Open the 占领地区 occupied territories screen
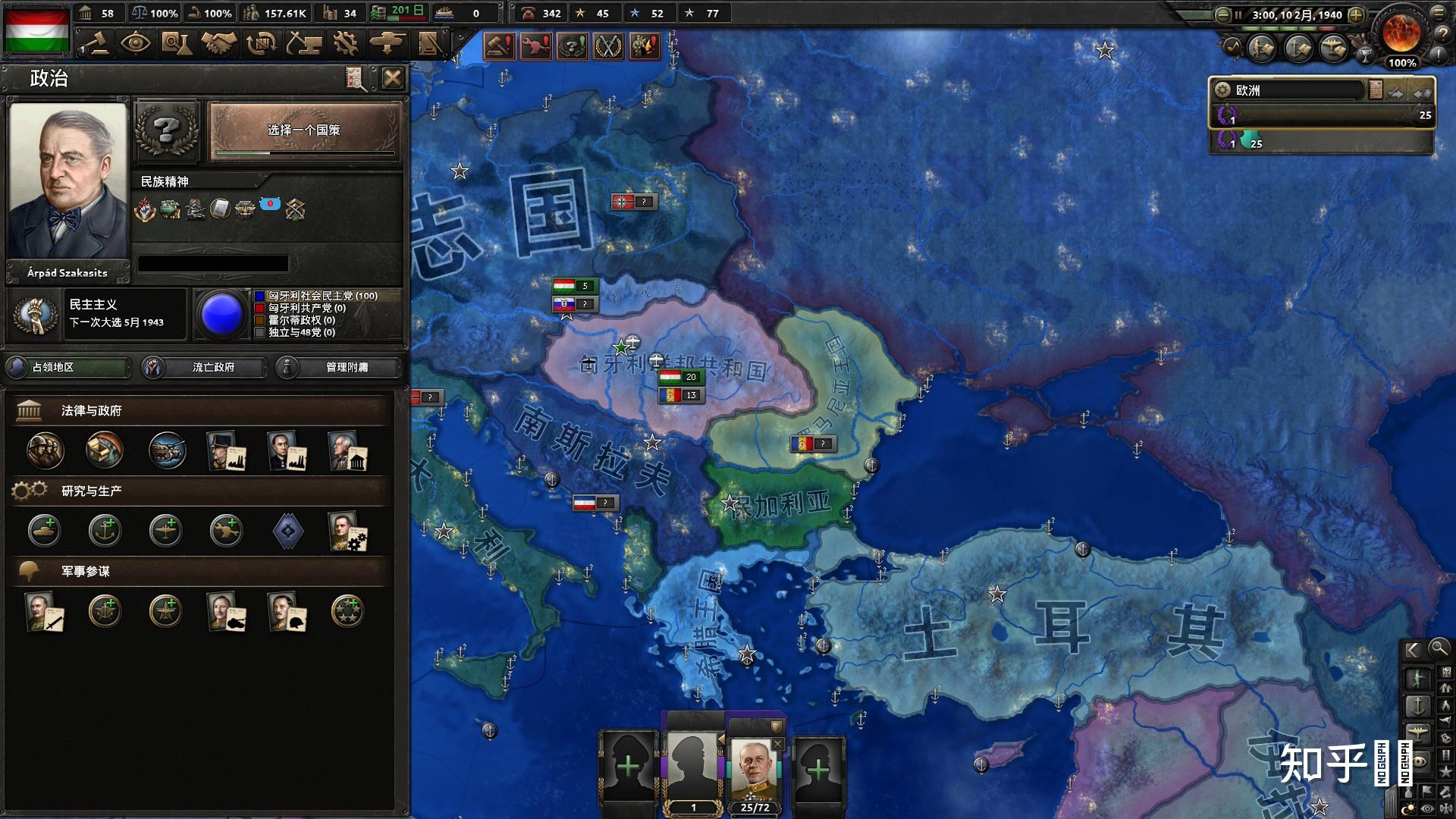Screen dimensions: 1456x819 [x=67, y=368]
